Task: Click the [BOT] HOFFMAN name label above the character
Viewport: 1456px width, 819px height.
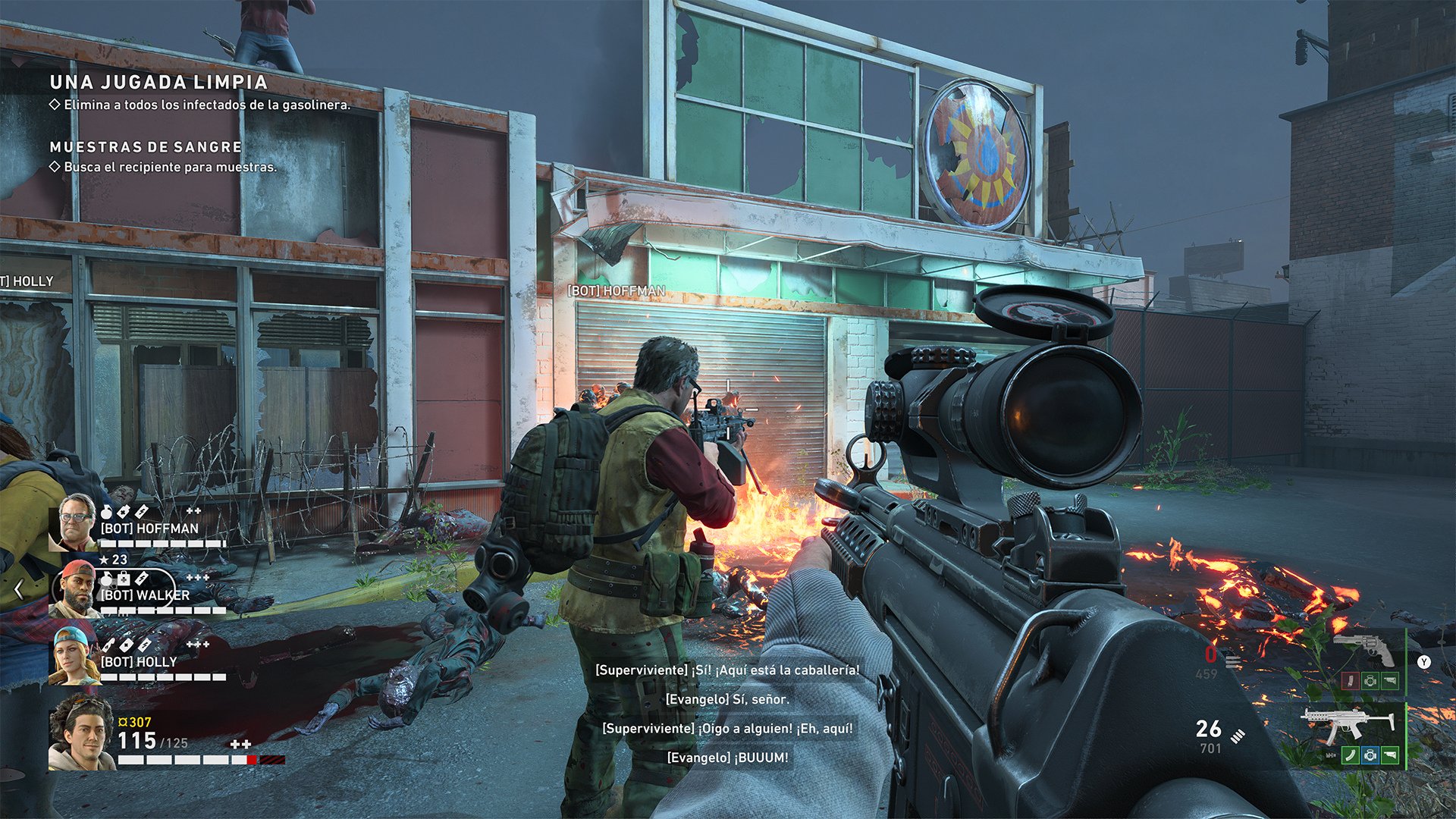Action: (x=618, y=289)
